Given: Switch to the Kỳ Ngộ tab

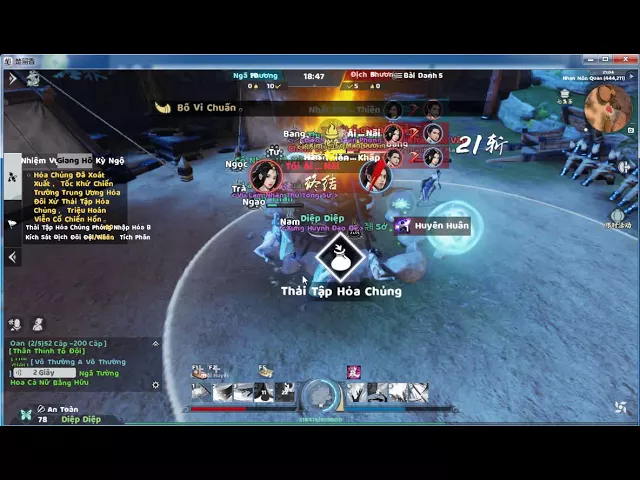Looking at the screenshot, I should [110, 160].
